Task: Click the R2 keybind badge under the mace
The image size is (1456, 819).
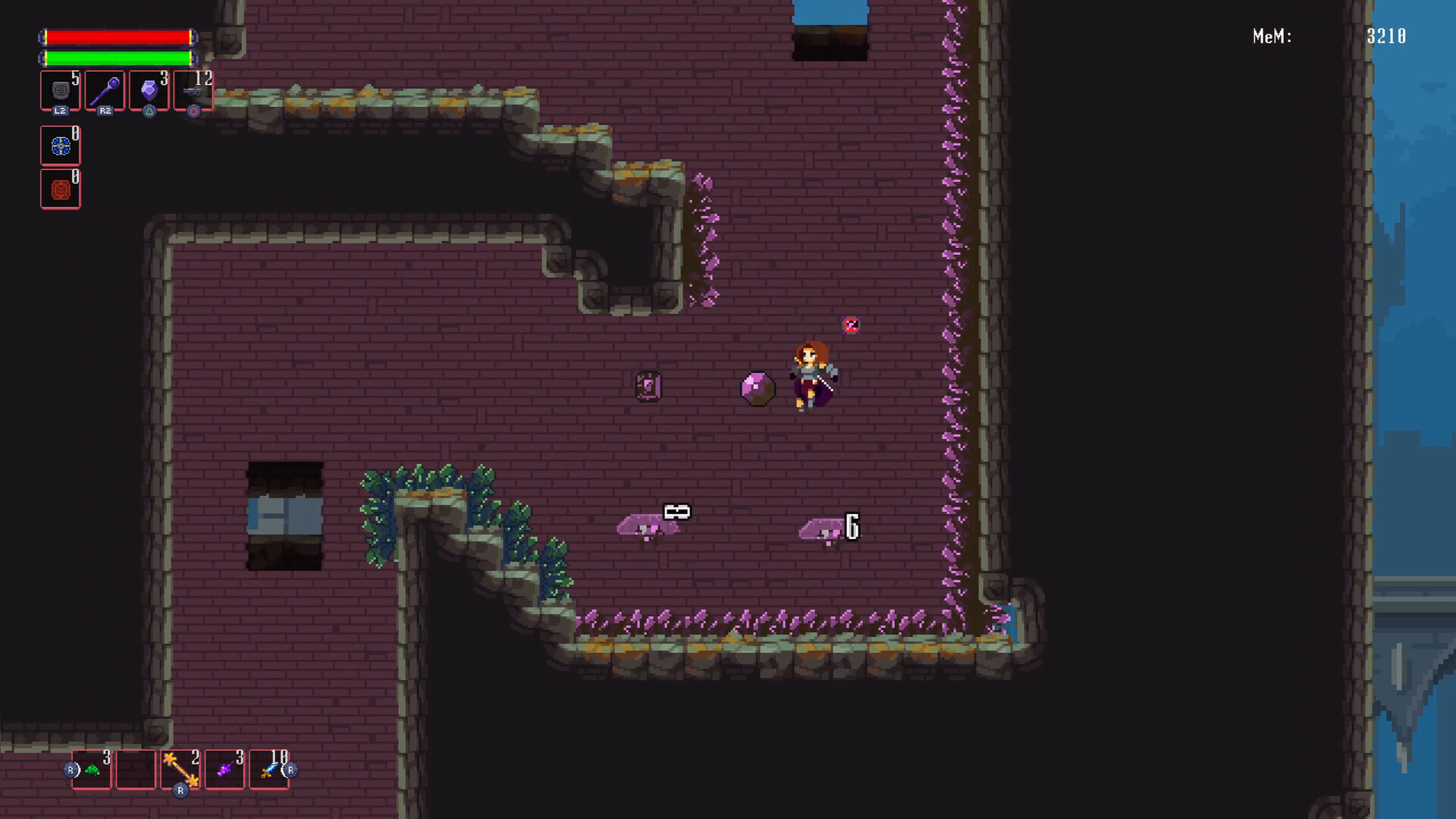Action: pyautogui.click(x=105, y=111)
